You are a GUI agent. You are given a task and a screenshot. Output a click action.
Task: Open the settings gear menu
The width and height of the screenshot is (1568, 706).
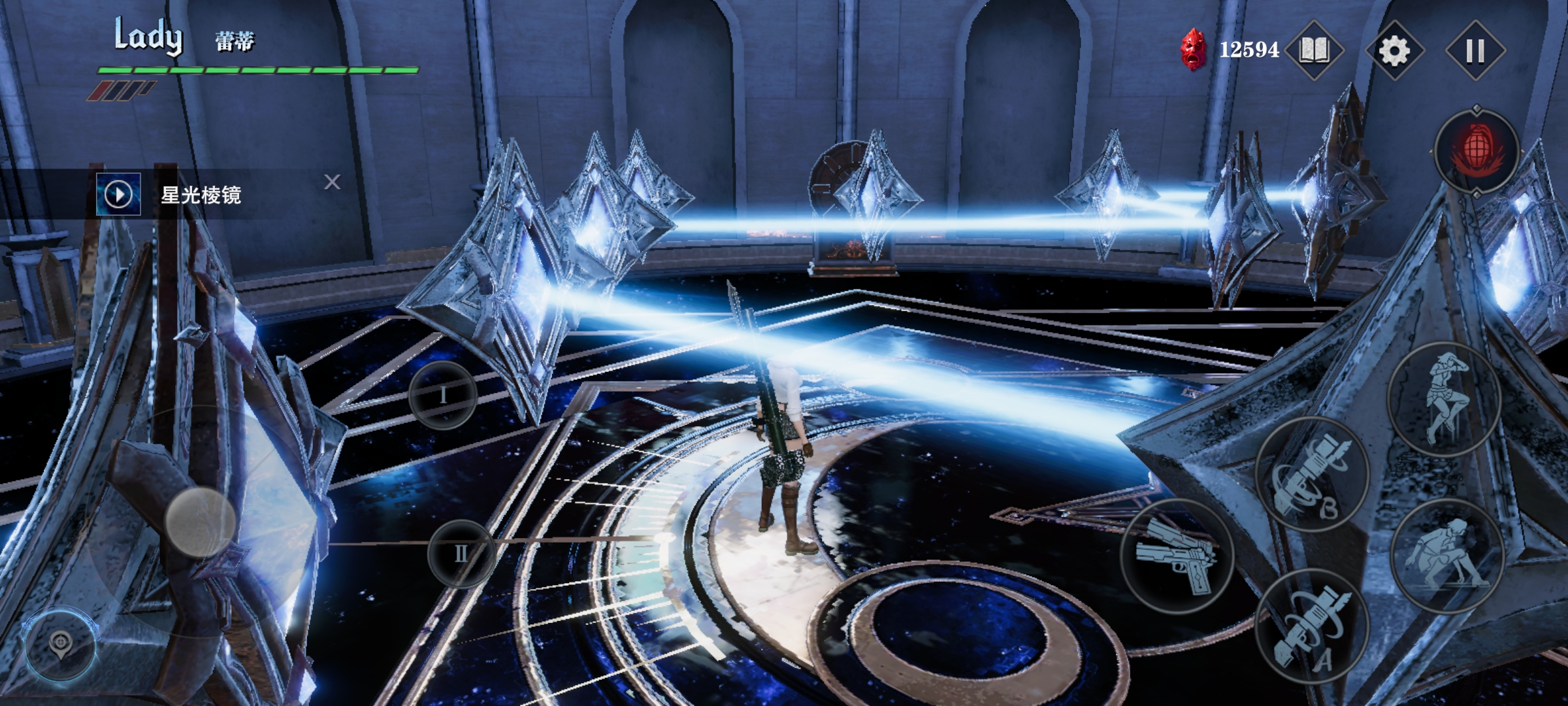[x=1394, y=50]
